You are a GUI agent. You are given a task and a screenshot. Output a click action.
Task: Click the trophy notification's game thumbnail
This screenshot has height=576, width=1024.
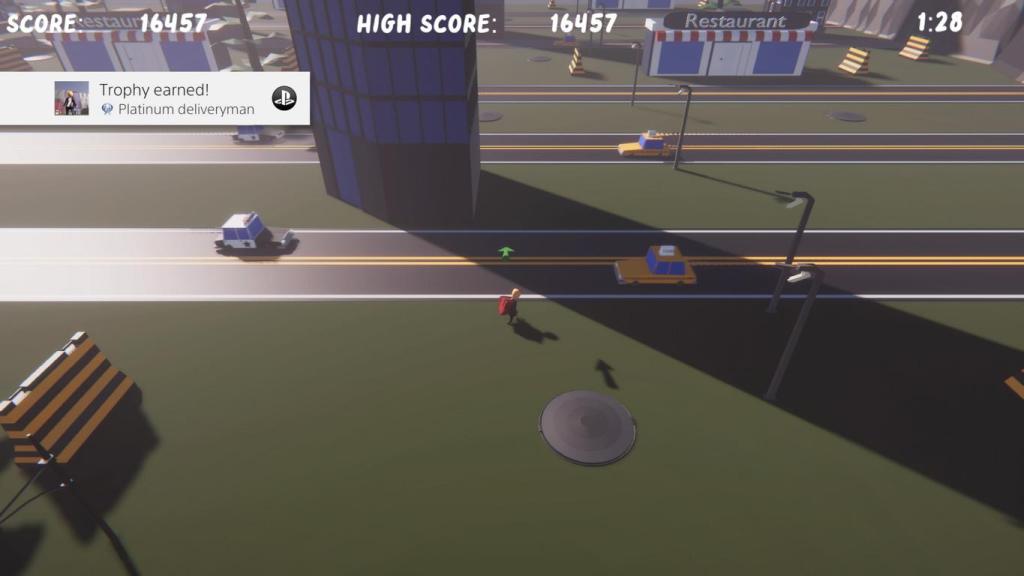pyautogui.click(x=71, y=99)
